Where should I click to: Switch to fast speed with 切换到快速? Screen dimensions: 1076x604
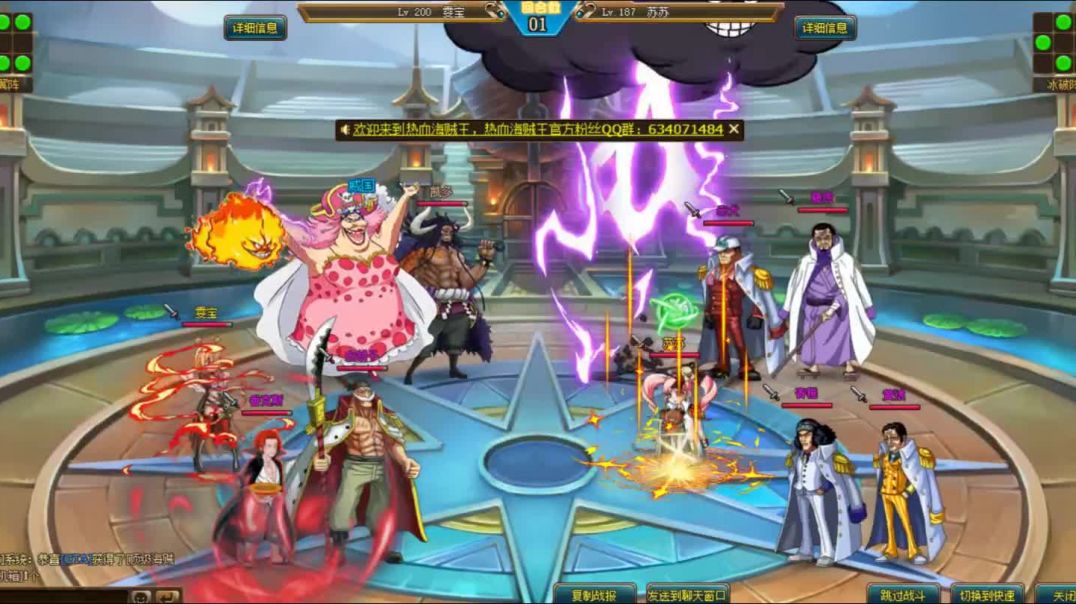point(986,594)
